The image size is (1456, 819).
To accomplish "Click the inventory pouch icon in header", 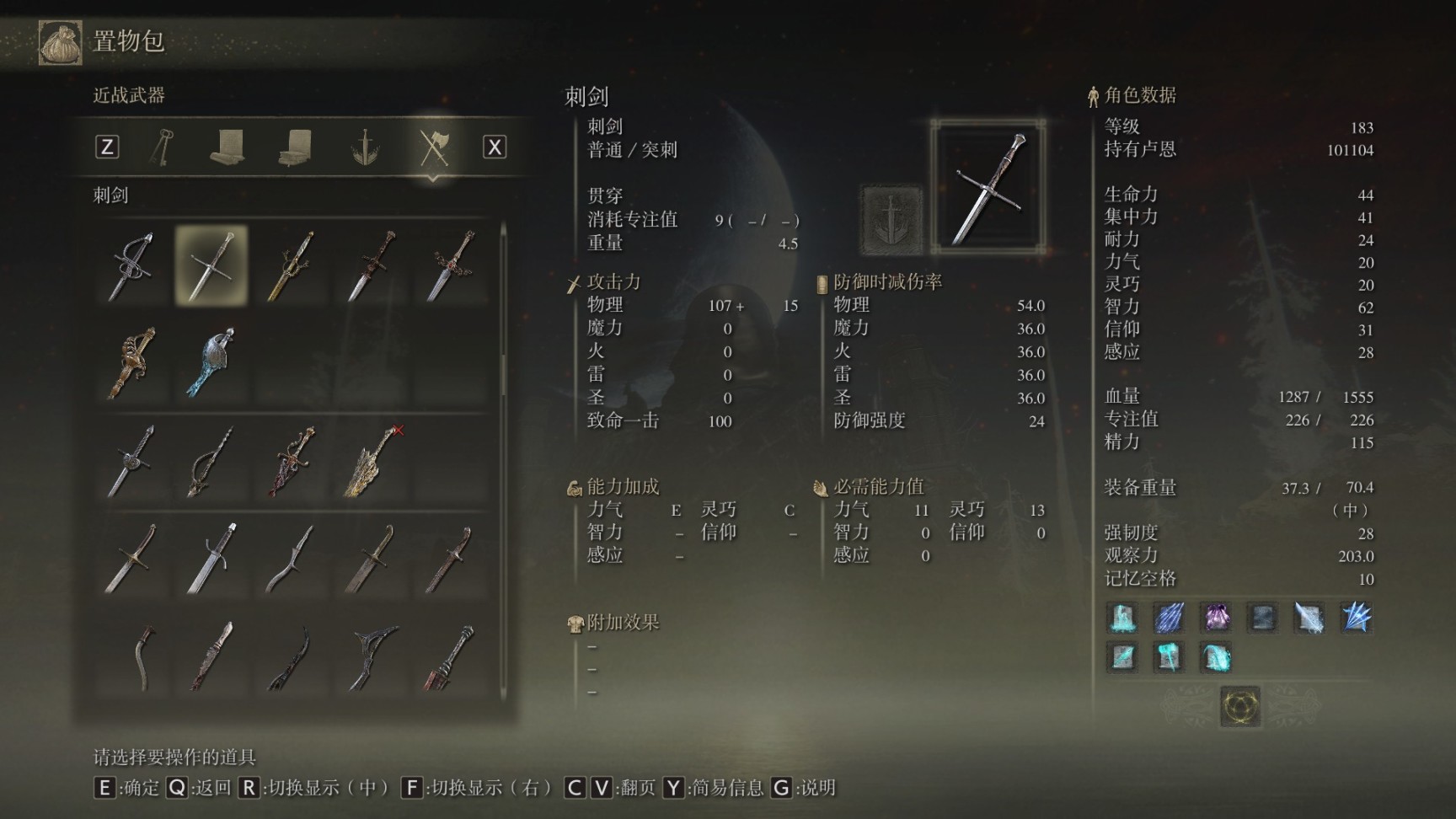I will 61,42.
